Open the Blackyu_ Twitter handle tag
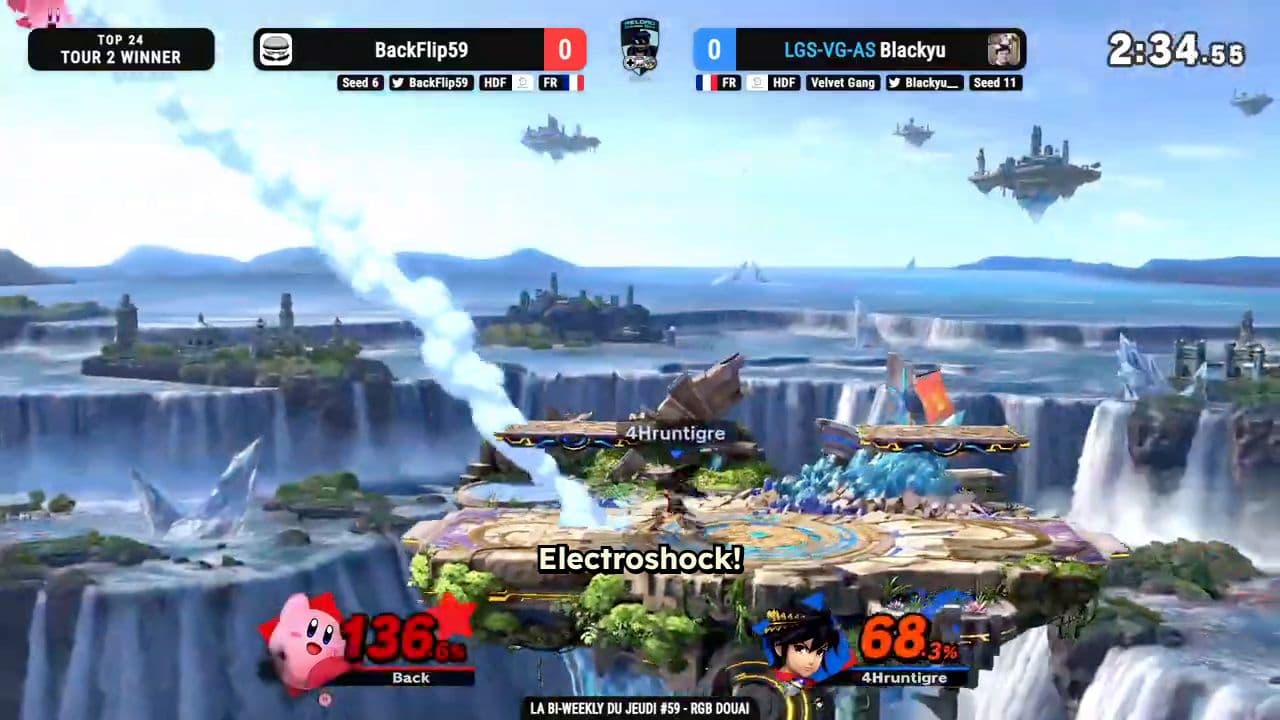The image size is (1280, 720). pos(924,83)
